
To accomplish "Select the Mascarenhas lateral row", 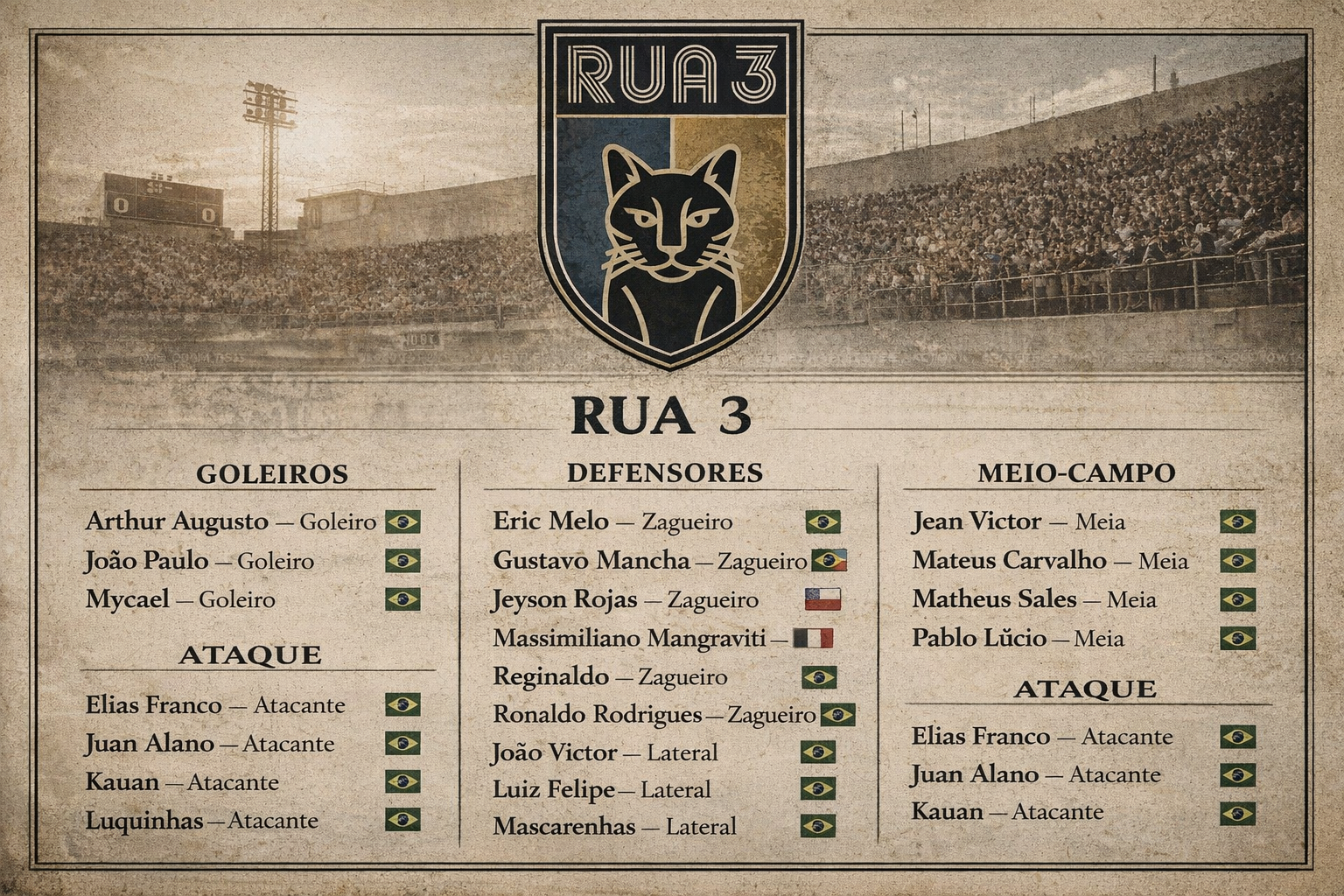I will [614, 826].
